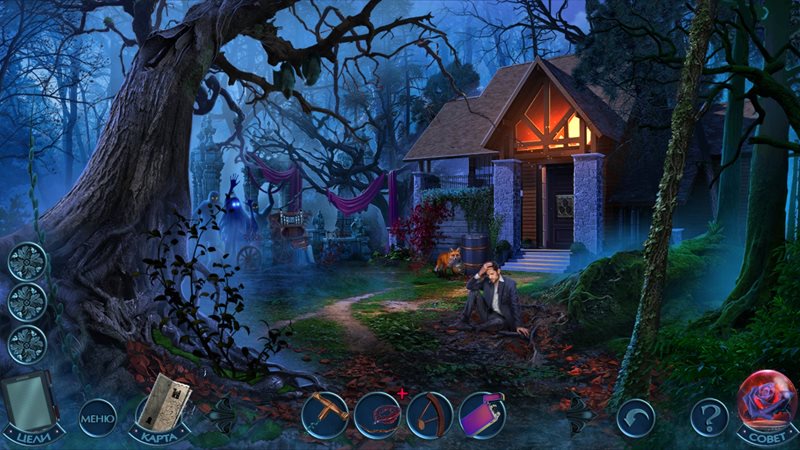The width and height of the screenshot is (800, 450).
Task: Select the red inventory item with plus sign
Action: pos(378,414)
